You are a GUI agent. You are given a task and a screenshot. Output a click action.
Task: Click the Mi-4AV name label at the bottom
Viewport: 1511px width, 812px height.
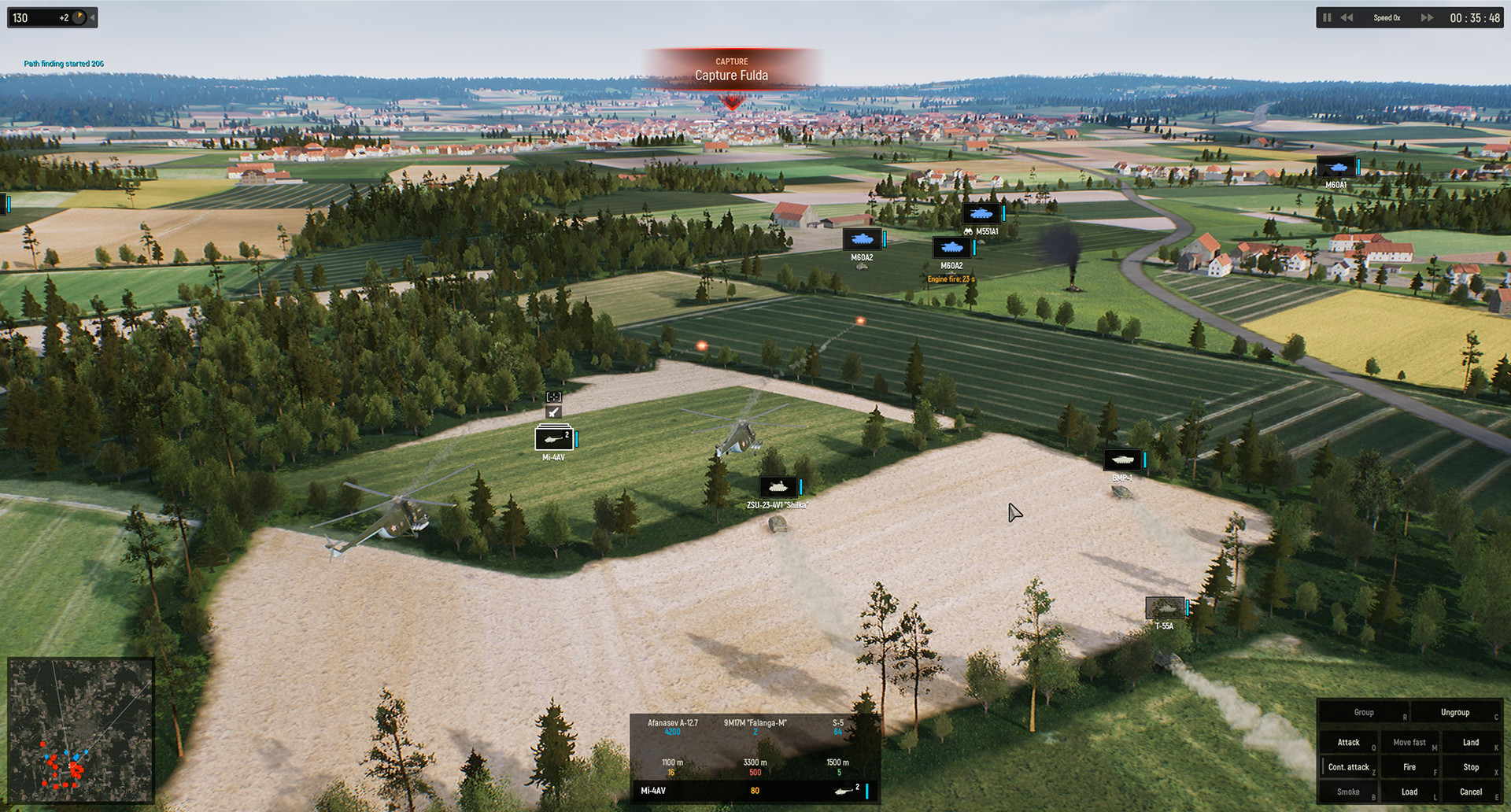[x=652, y=791]
